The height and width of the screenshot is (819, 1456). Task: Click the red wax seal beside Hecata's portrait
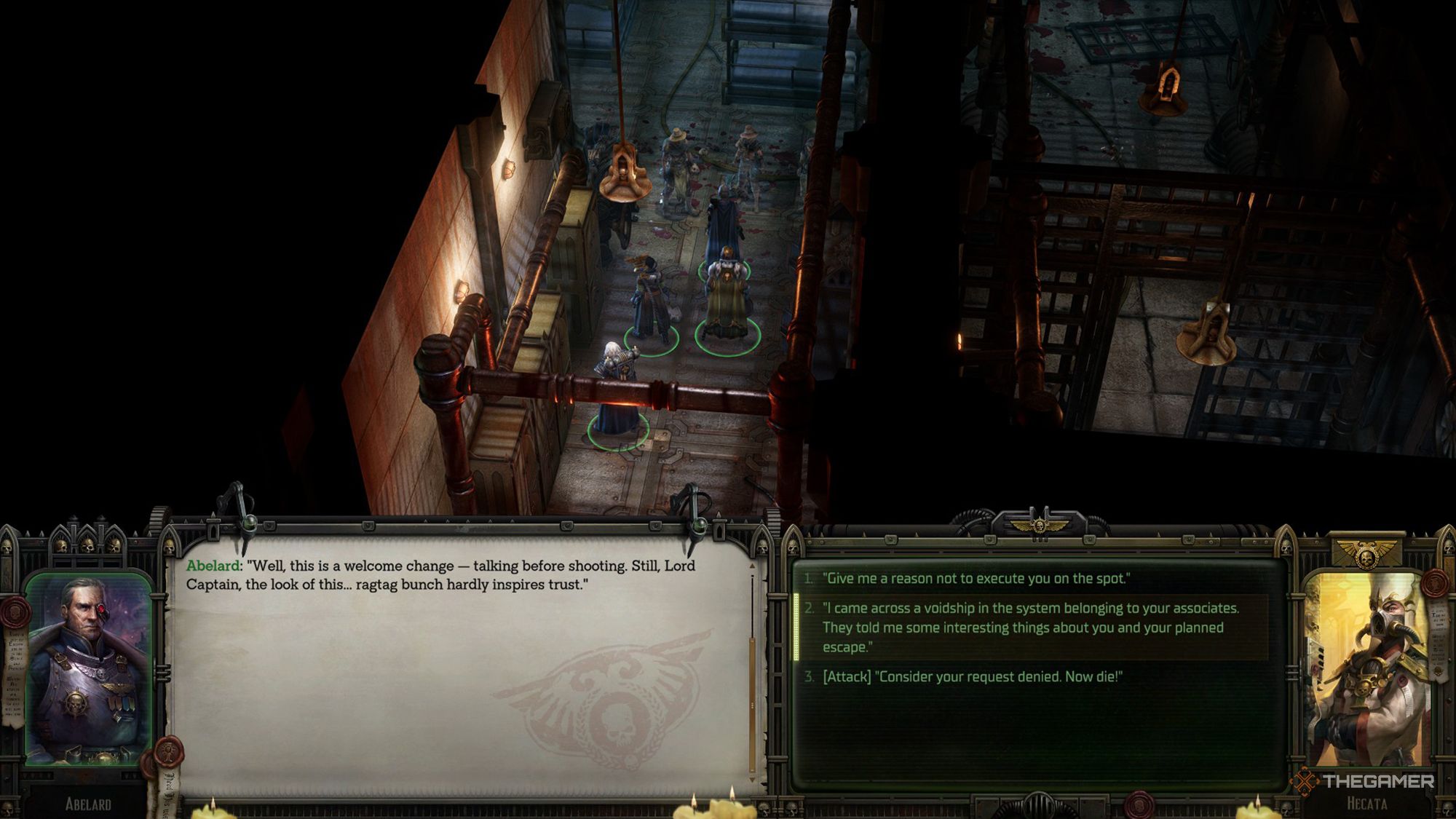pyautogui.click(x=1433, y=584)
